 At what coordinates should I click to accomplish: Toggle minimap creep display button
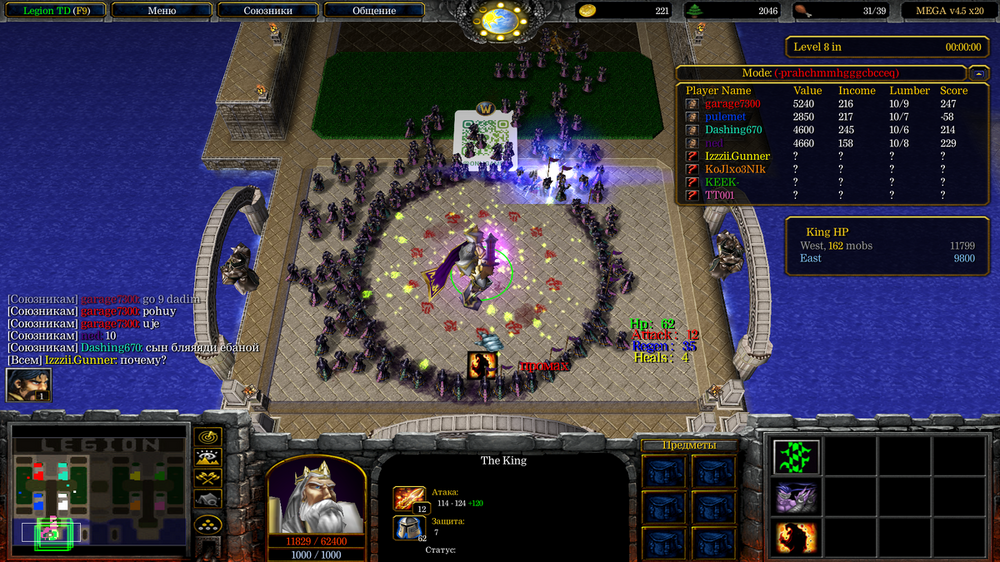pos(209,500)
